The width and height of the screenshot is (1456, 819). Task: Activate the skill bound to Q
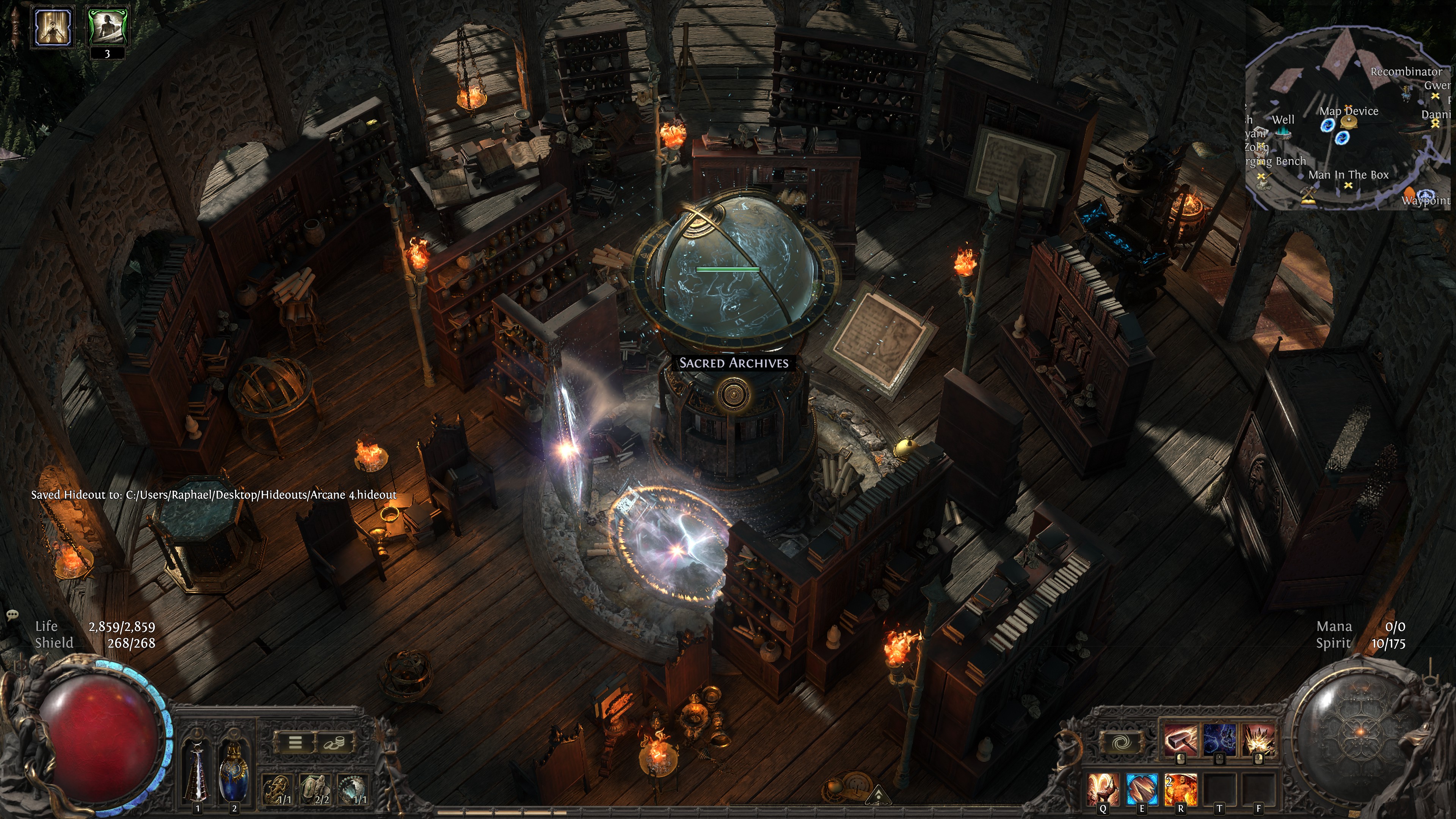pos(1103,789)
